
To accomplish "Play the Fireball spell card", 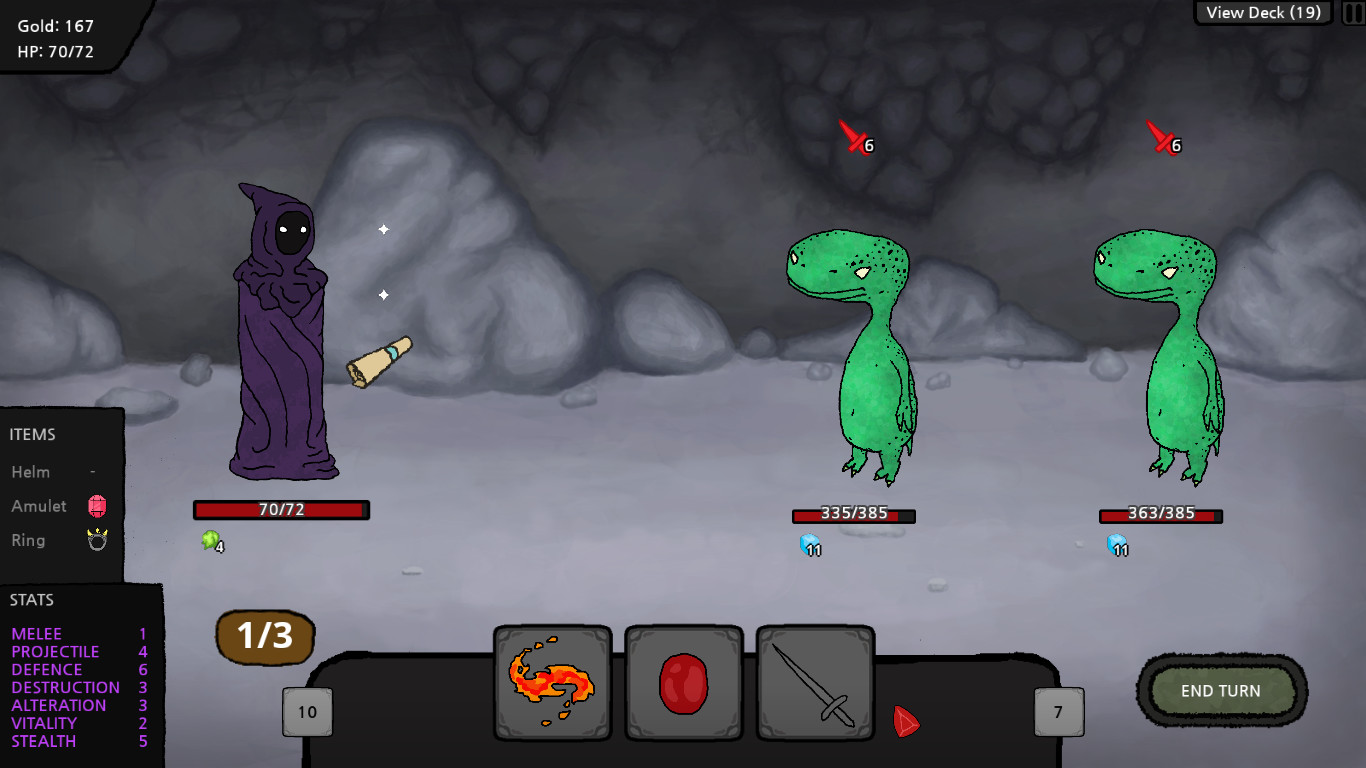I will [x=552, y=685].
